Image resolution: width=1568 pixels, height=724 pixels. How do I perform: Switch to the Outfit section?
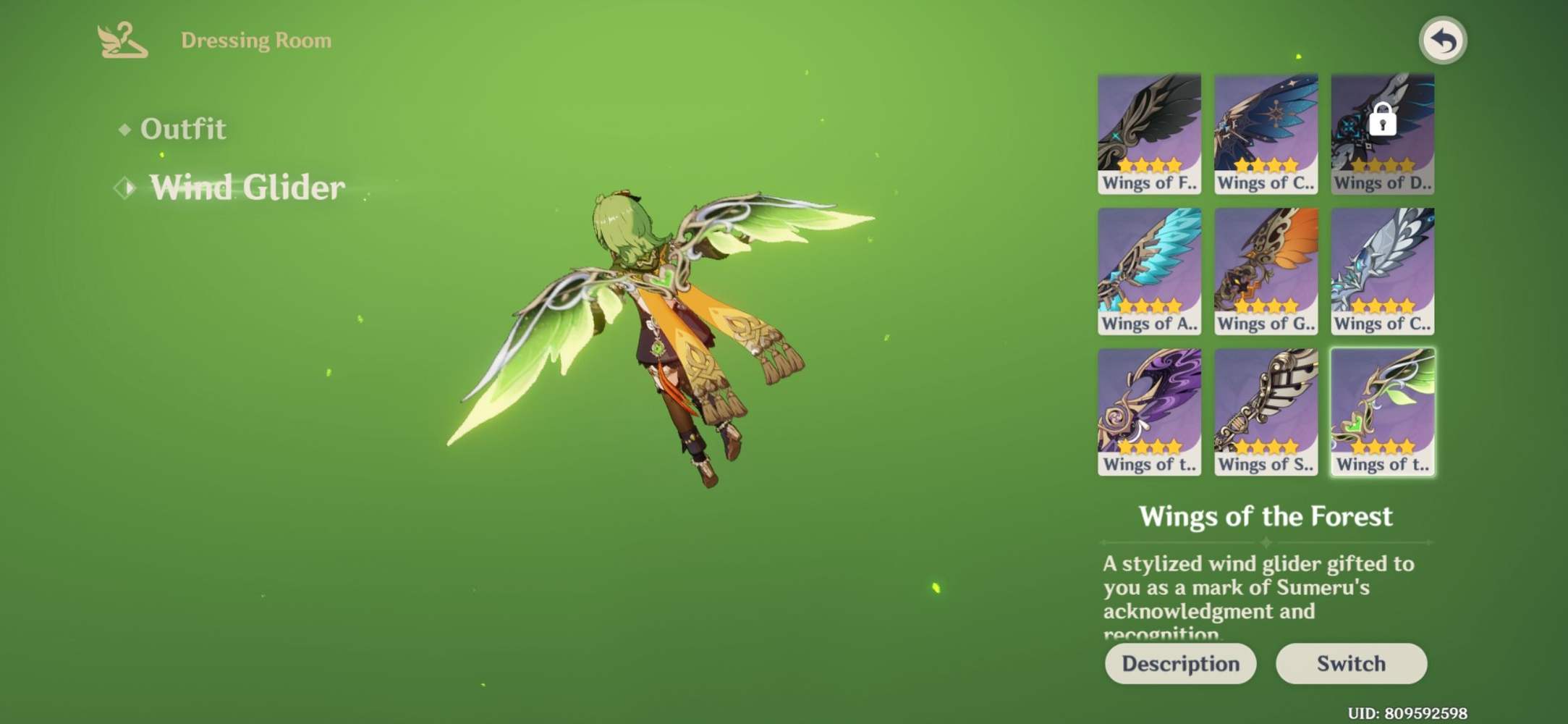coord(183,128)
